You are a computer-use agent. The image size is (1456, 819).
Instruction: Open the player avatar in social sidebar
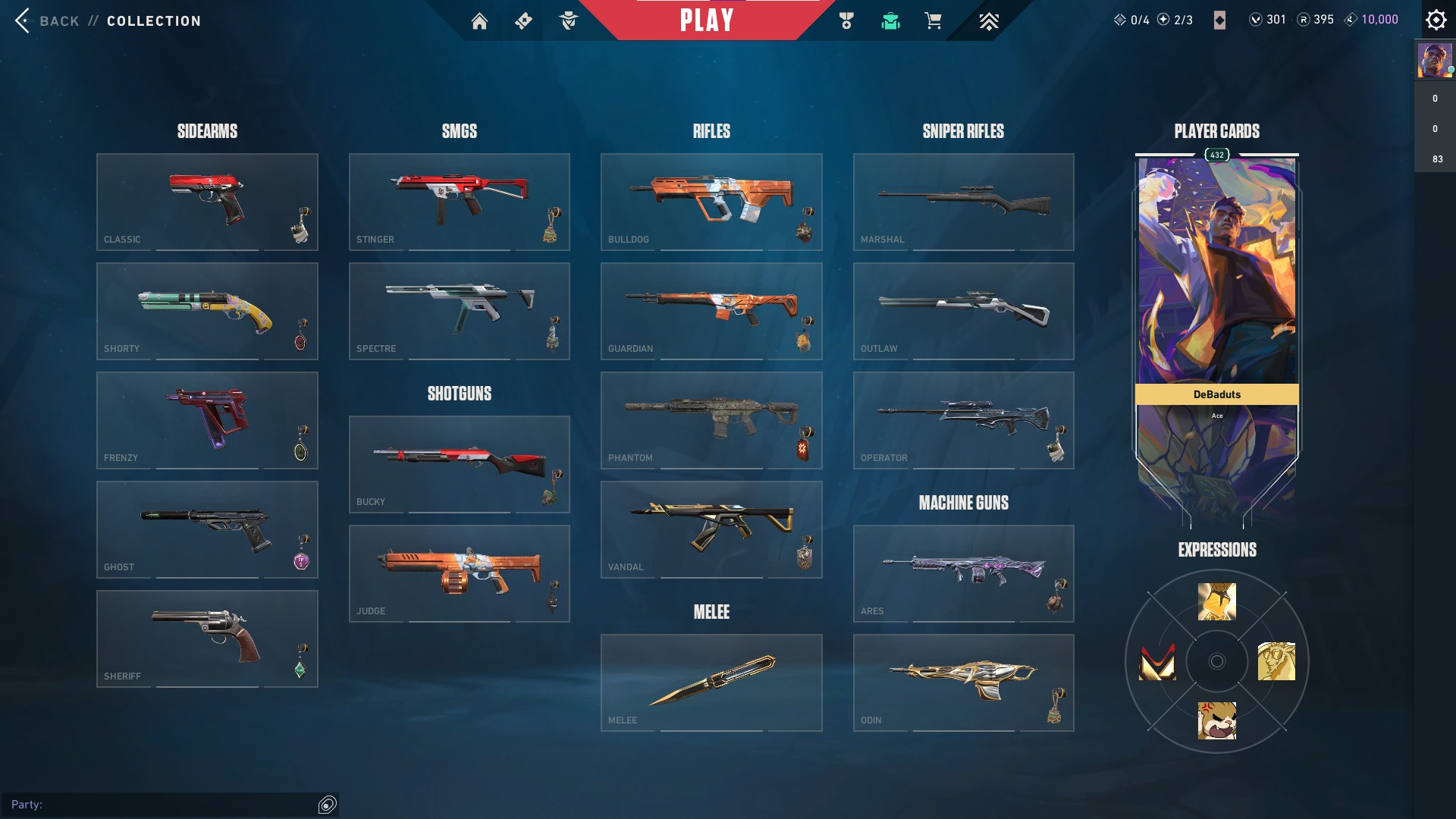pyautogui.click(x=1434, y=60)
